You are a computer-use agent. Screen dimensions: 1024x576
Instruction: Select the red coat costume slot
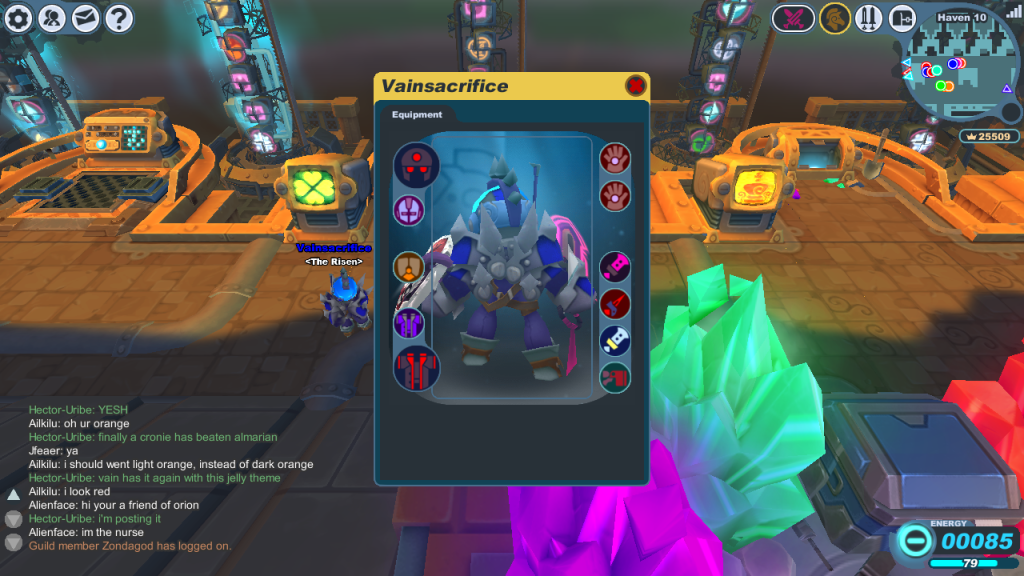(416, 367)
